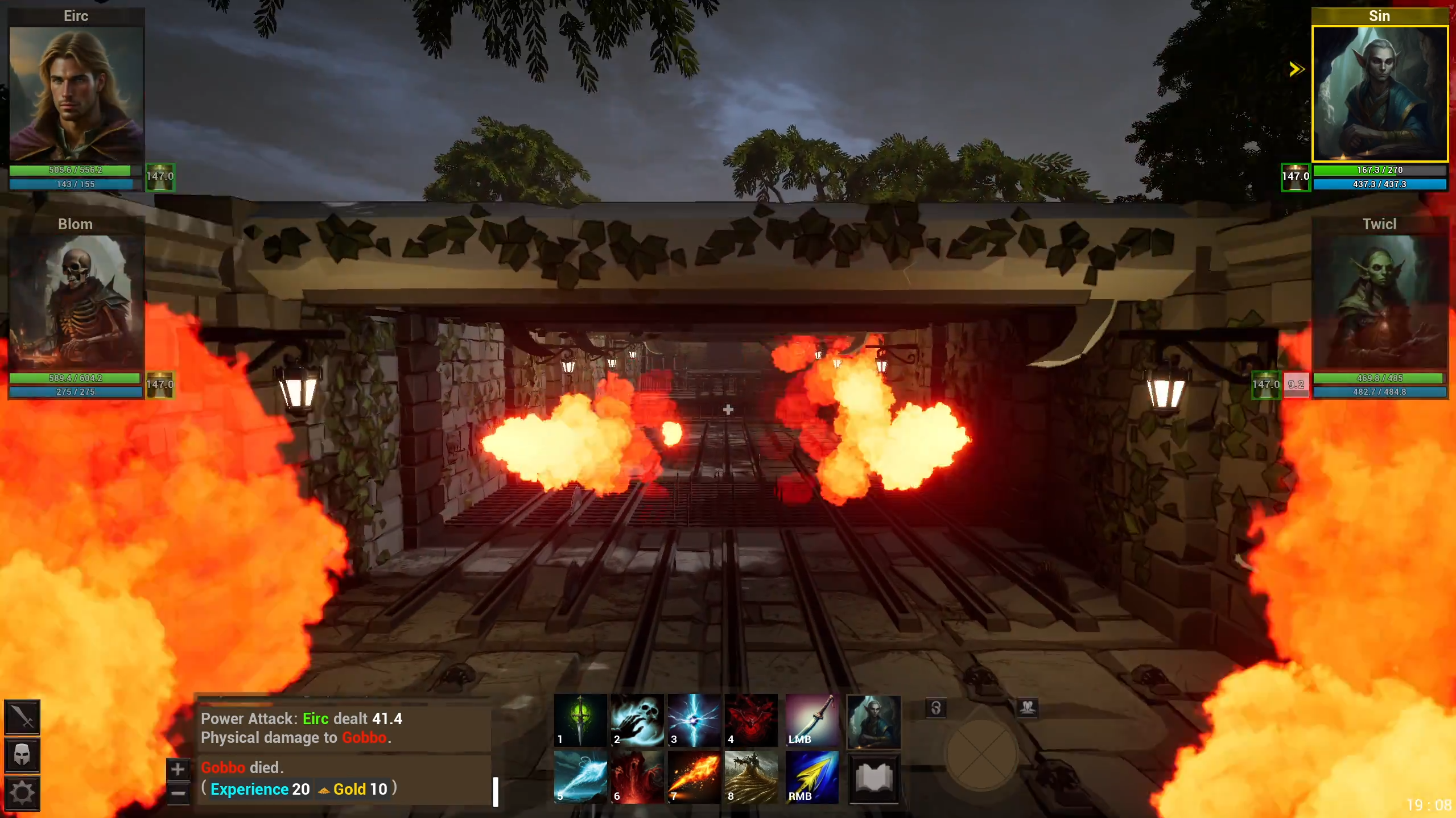The width and height of the screenshot is (1456, 818).
Task: Cast the poison dagger ability in slot 1
Action: coord(581,721)
